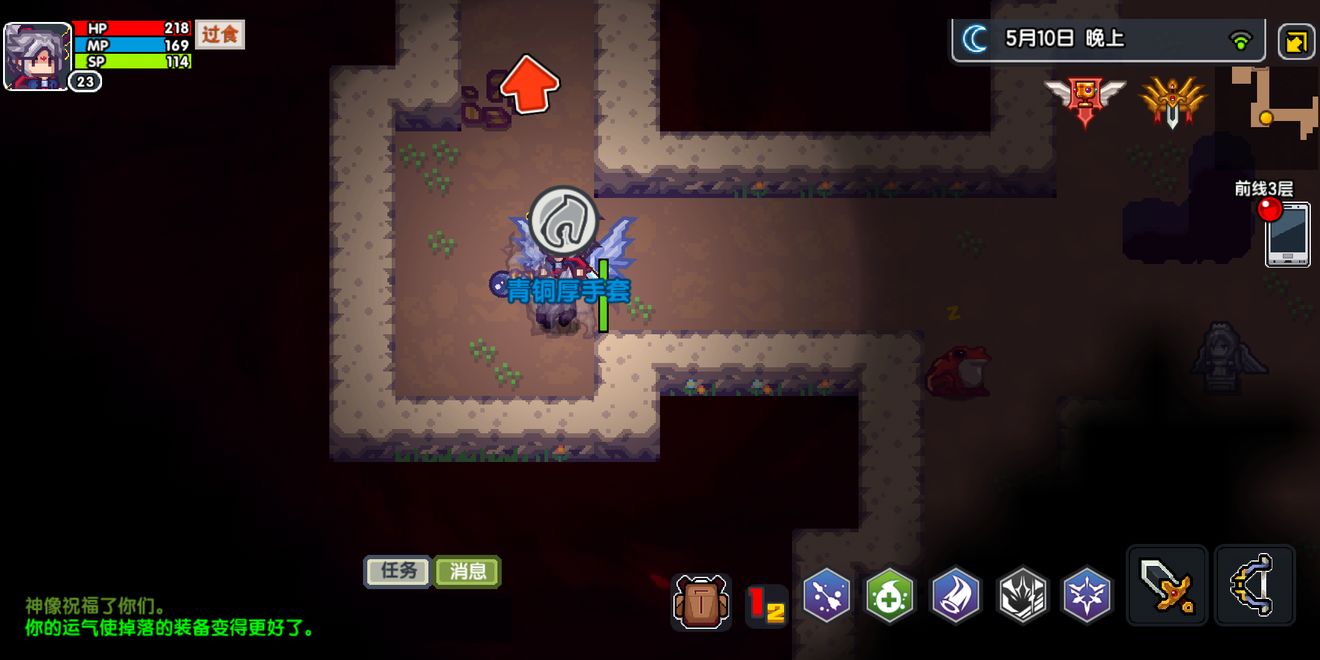Screen dimensions: 1320x660
Task: Switch hotbar page with the 1/2 toggle
Action: 766,606
